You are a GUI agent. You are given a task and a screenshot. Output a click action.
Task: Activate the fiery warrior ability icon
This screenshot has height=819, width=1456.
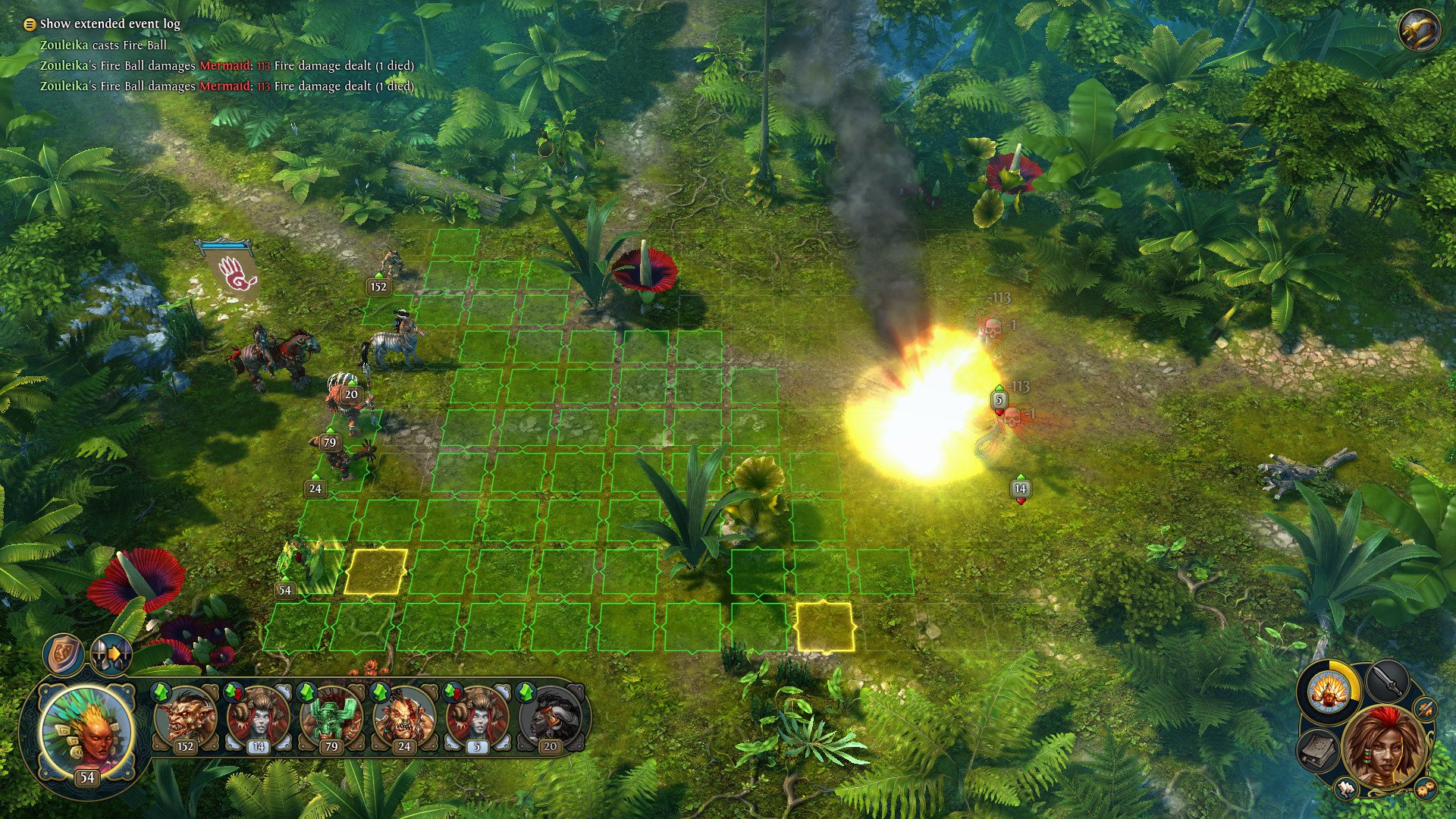pos(1328,692)
